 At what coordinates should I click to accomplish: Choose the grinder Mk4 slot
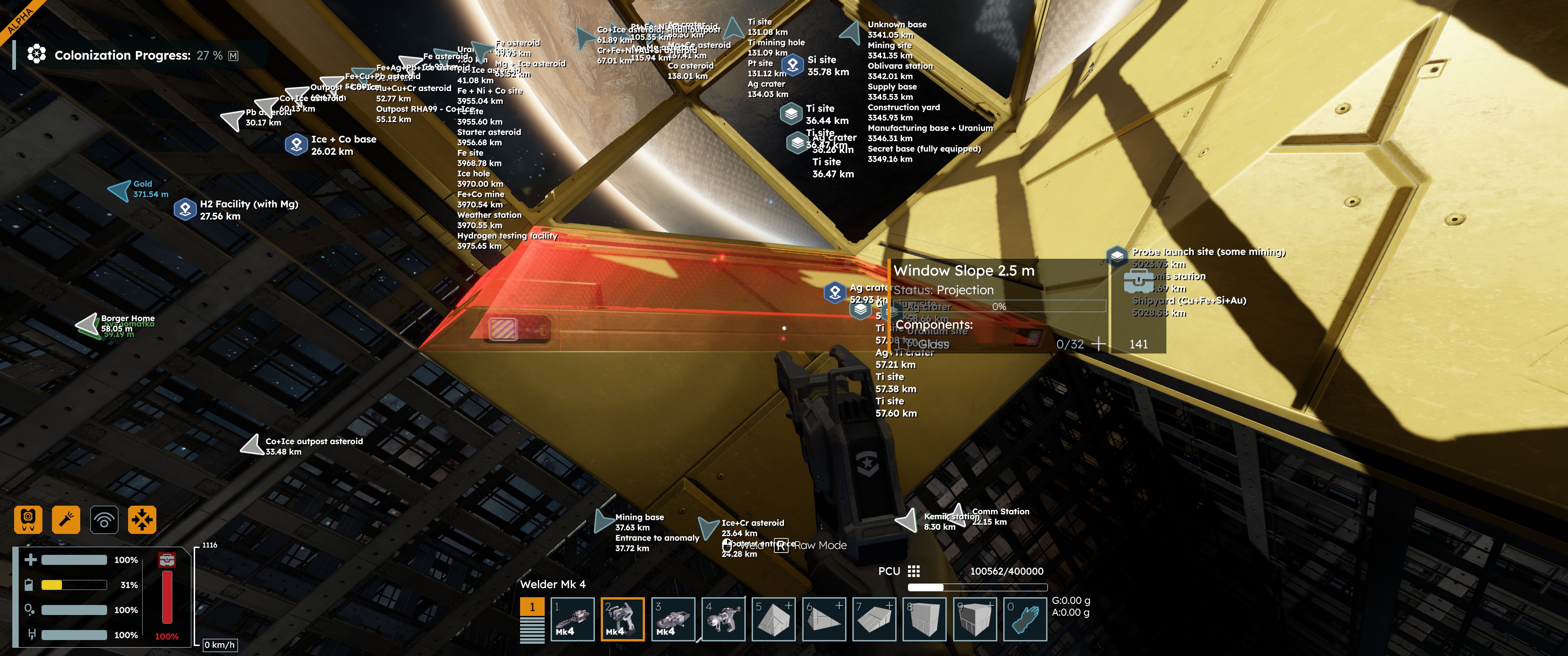tap(673, 619)
